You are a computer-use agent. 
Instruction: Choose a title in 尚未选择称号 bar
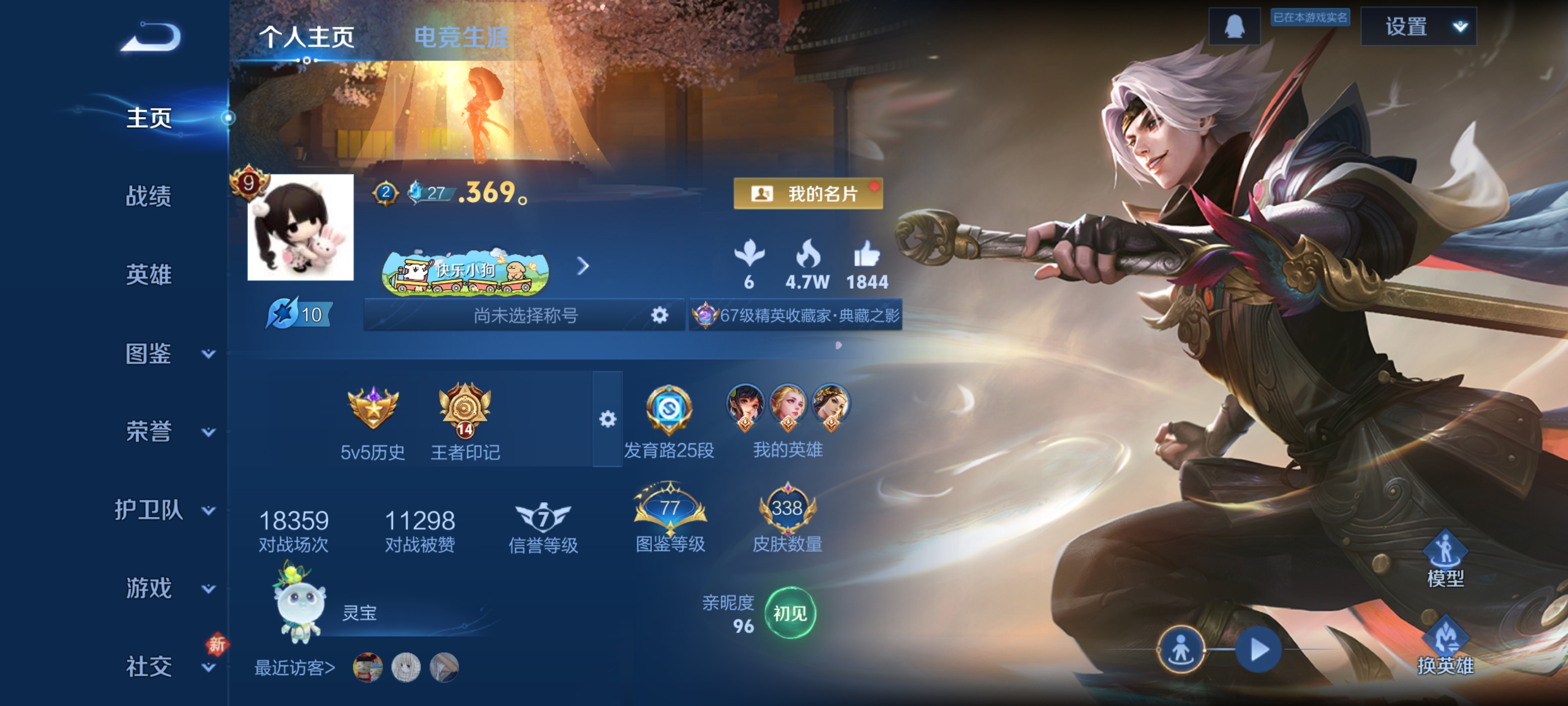pyautogui.click(x=525, y=315)
